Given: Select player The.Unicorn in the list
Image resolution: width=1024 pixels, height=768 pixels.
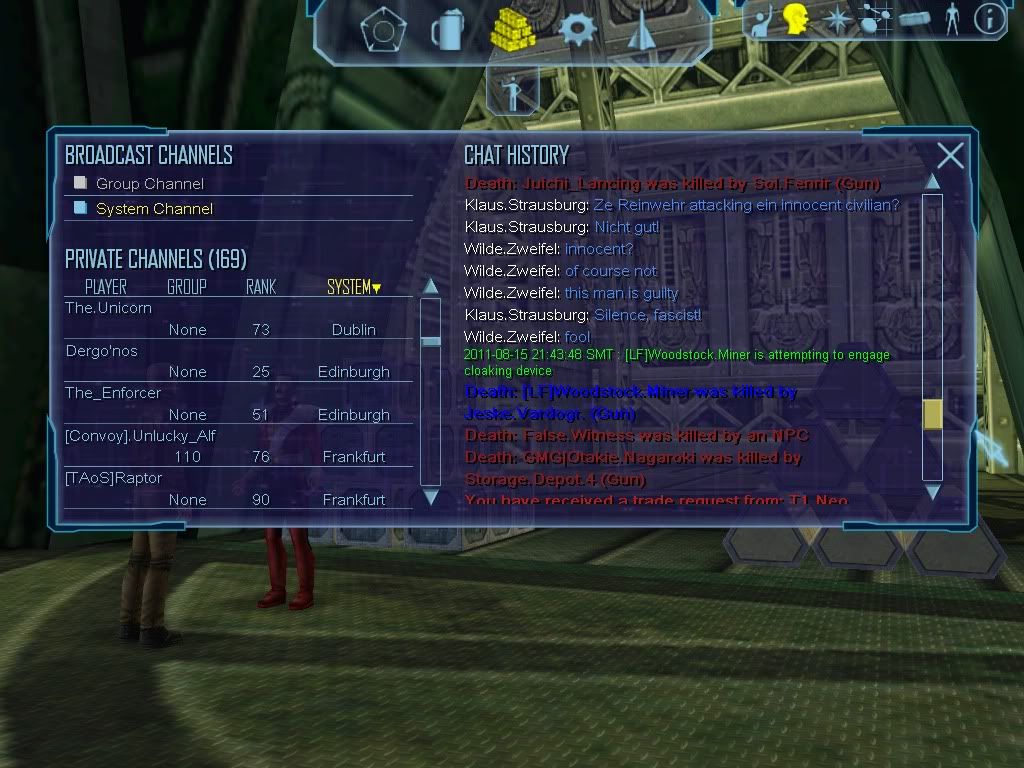Looking at the screenshot, I should point(108,308).
